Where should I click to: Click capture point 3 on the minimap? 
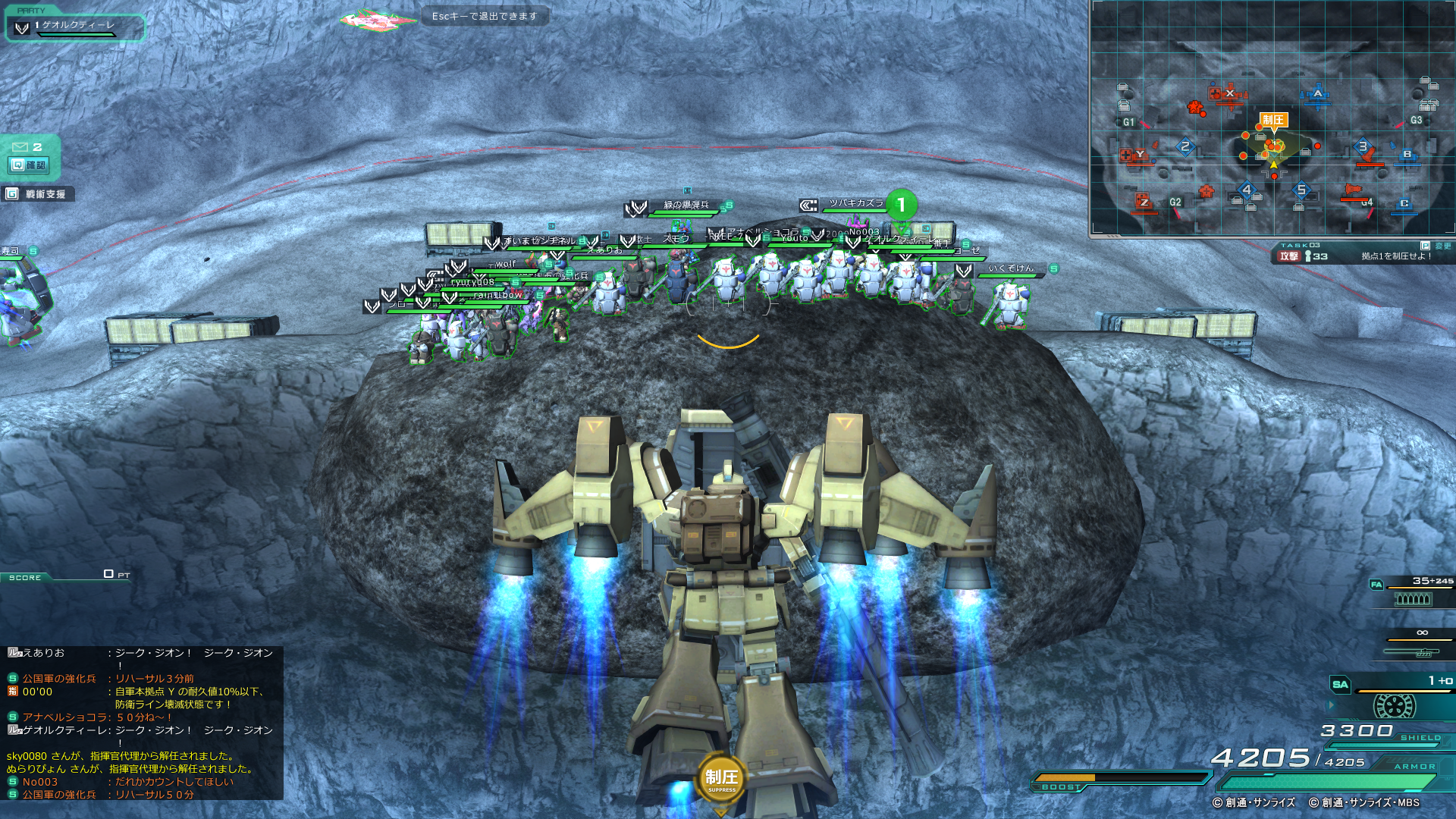point(1363,147)
